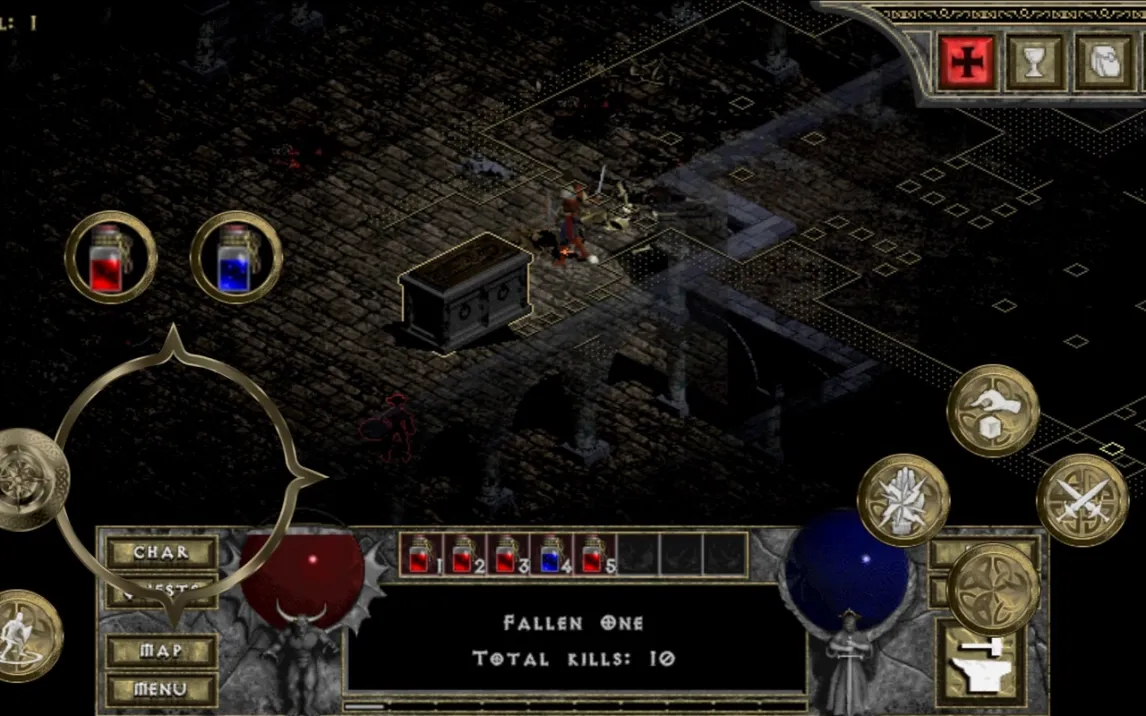Tap the crossed swords attack button
Screen dimensions: 1146x716
(x=1082, y=500)
